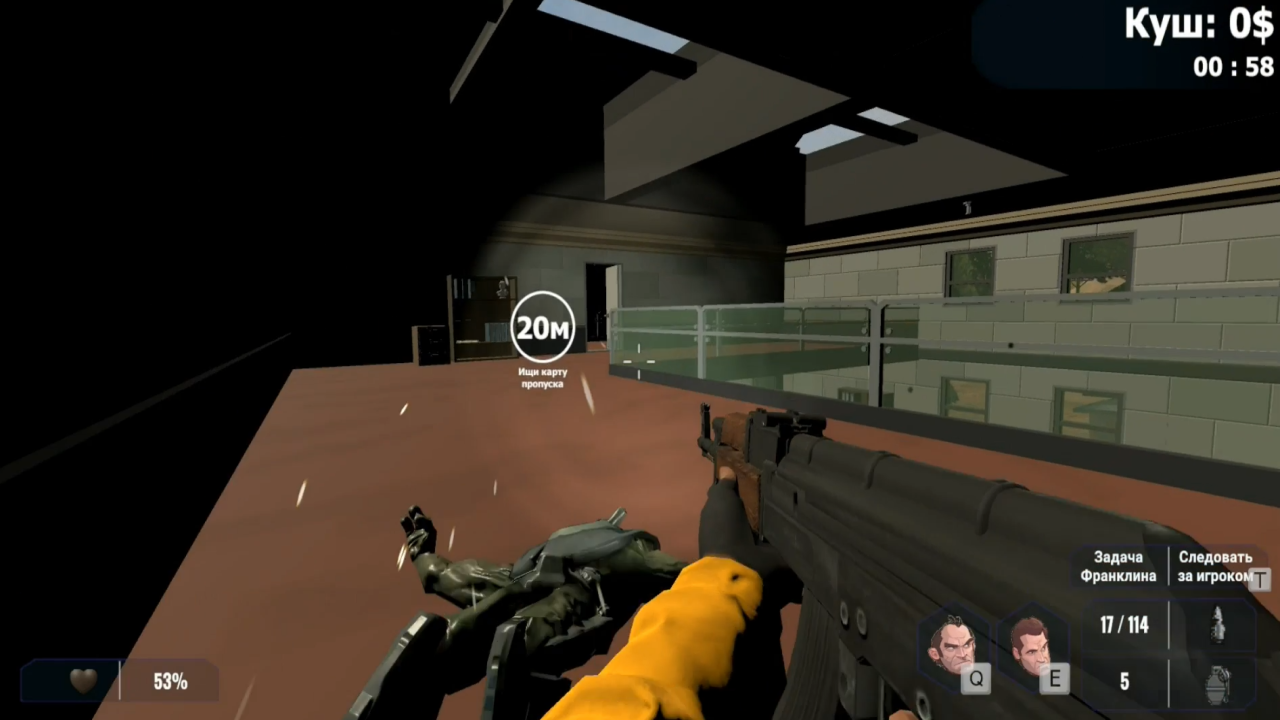Toggle the Q character hotkey slot
This screenshot has width=1280, height=720.
pos(976,679)
